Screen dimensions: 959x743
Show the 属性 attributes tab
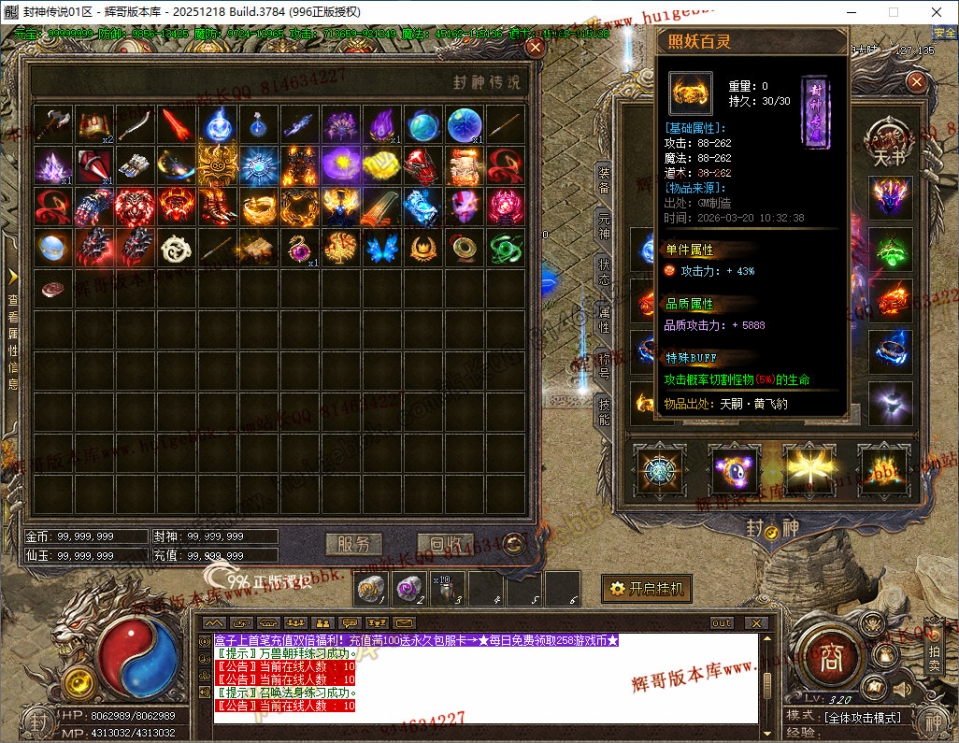tap(604, 318)
